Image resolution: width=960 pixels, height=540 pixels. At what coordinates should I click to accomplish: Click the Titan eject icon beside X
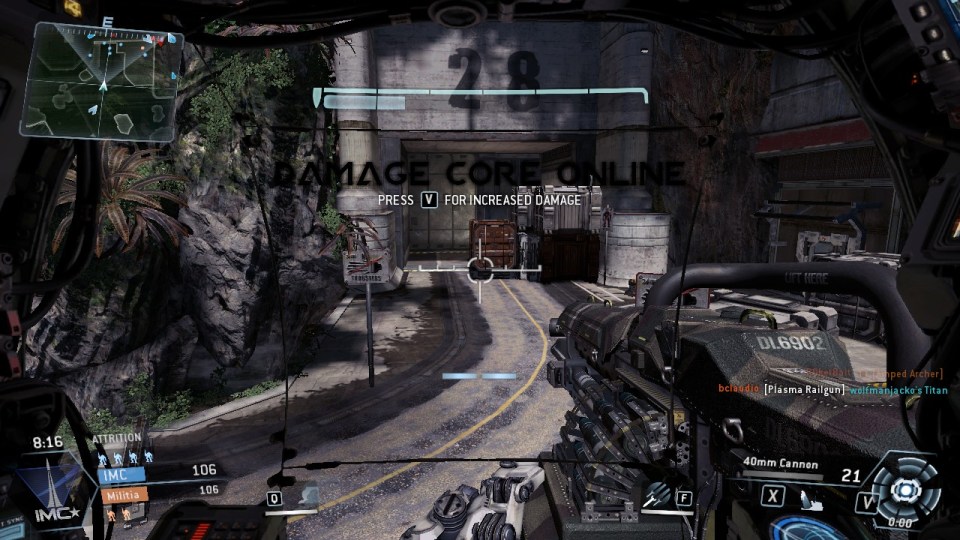814,495
